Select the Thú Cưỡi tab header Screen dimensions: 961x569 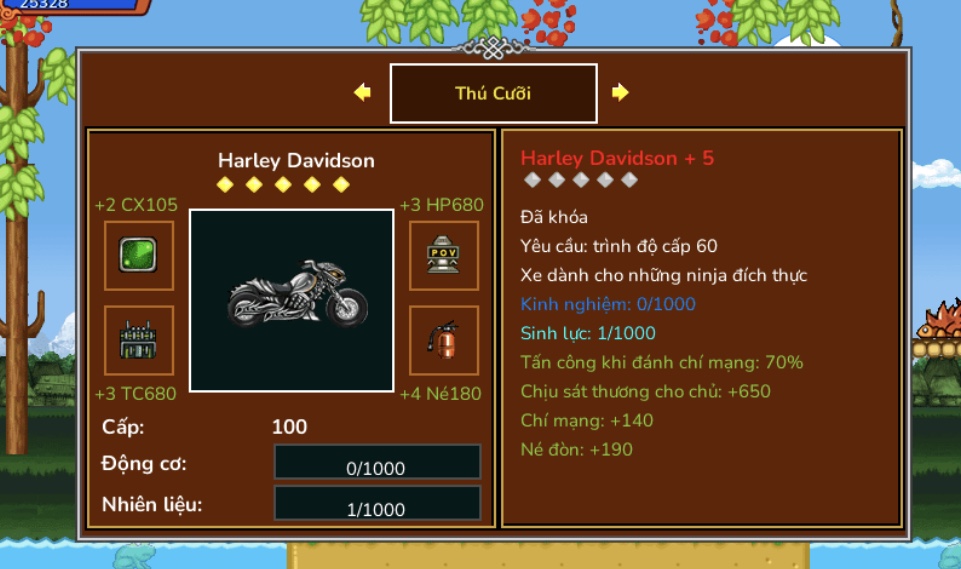click(493, 93)
